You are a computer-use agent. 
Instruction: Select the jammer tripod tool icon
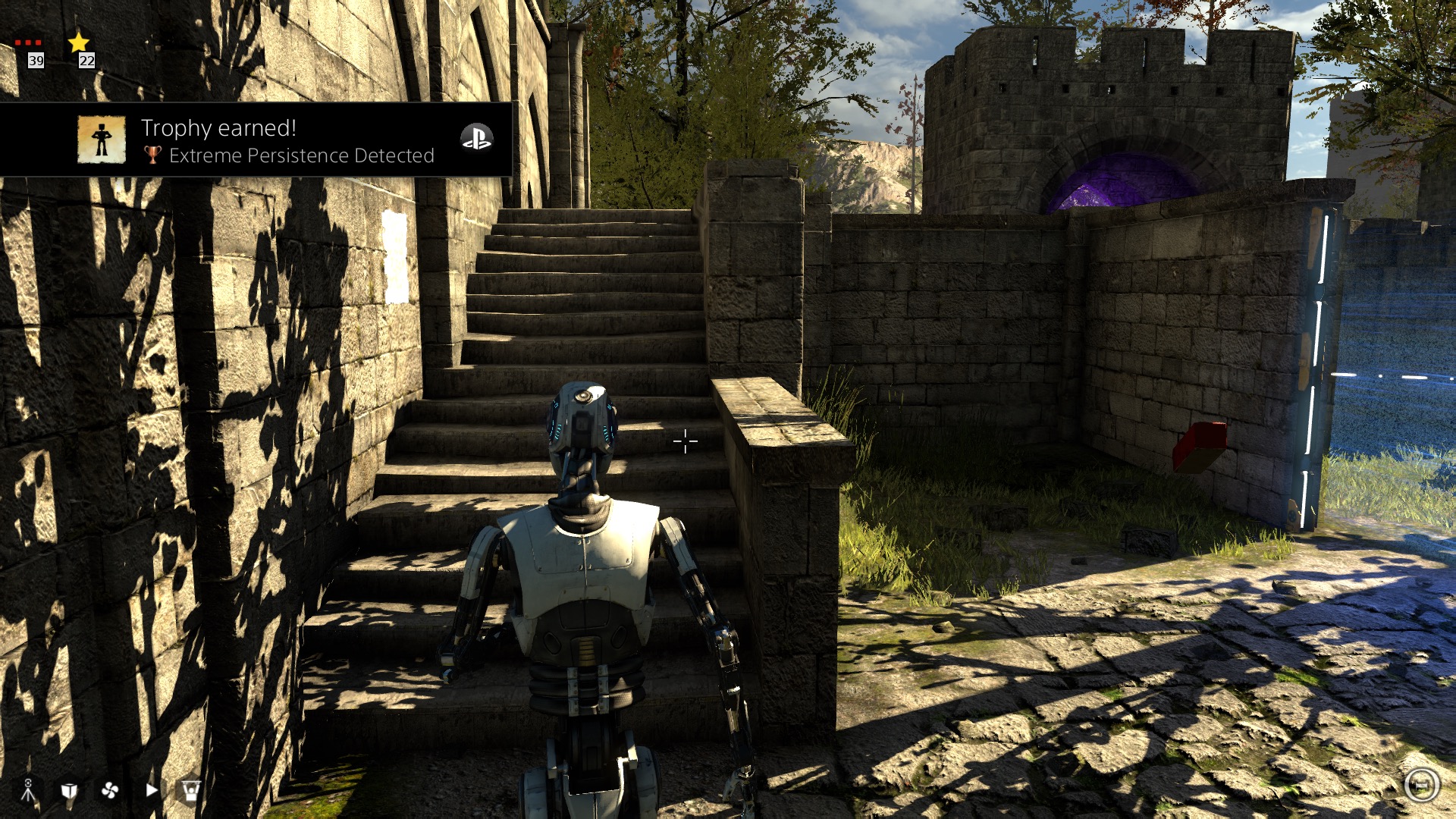[28, 790]
